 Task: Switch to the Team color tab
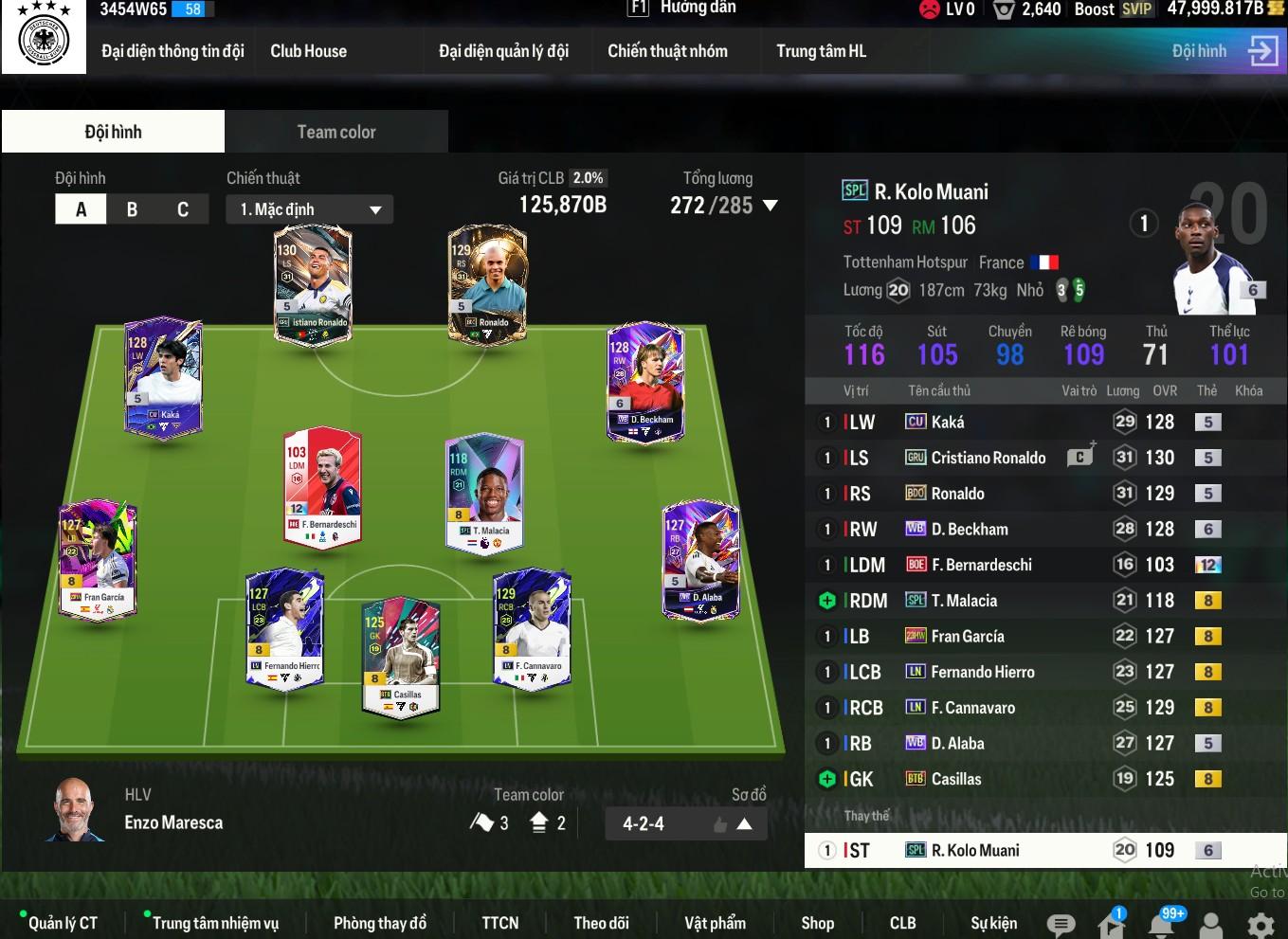(336, 132)
